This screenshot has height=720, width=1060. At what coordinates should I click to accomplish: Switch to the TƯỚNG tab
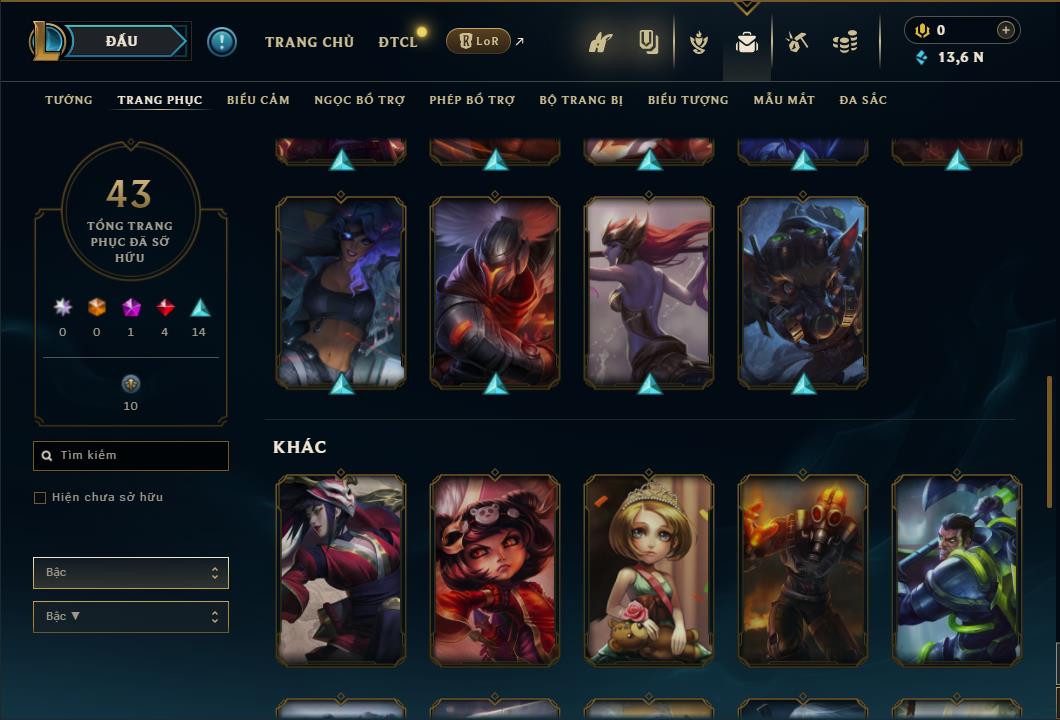[69, 100]
